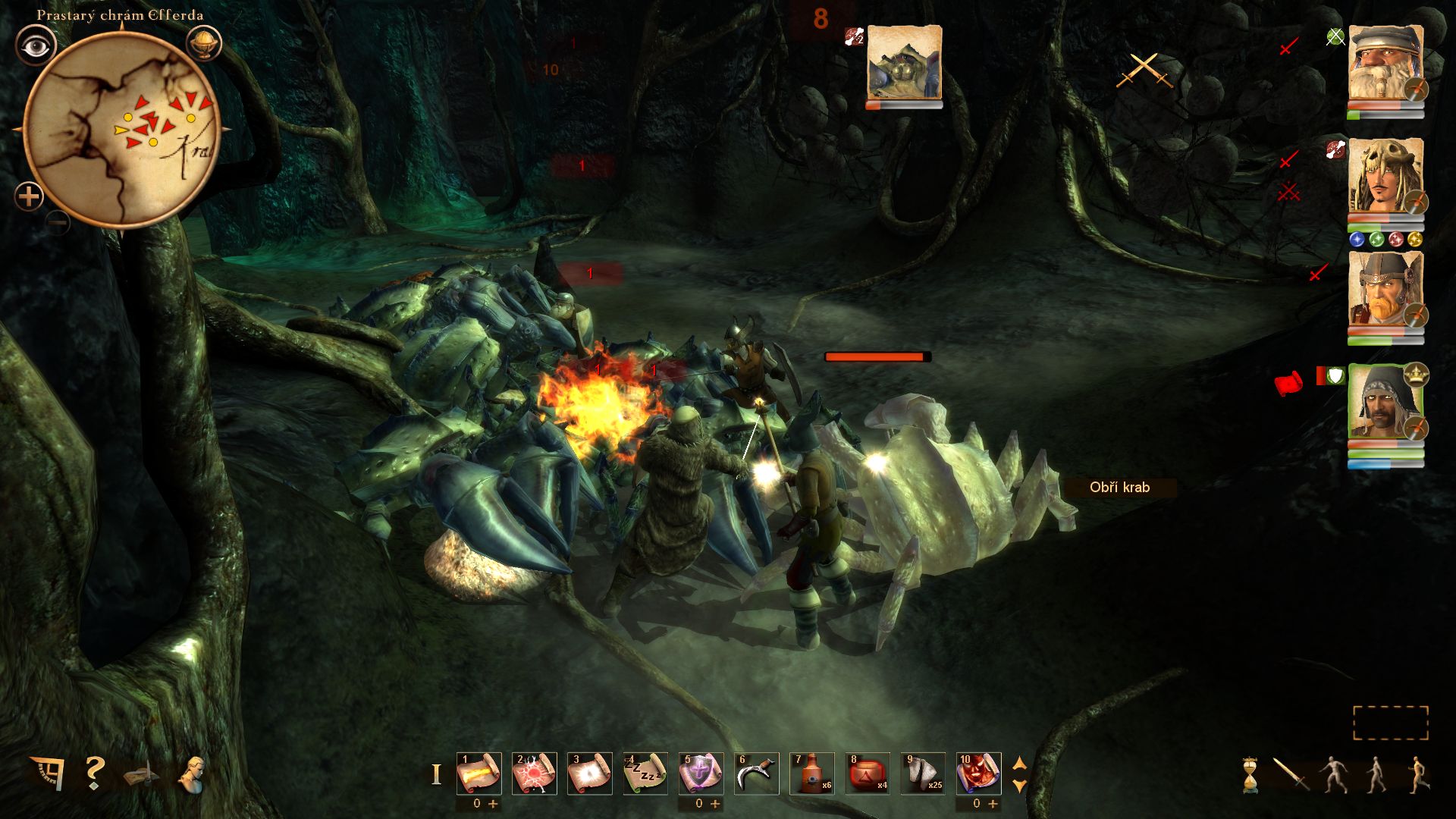Toggle the eye view button by minimap
This screenshot has height=819, width=1456.
coord(35,46)
